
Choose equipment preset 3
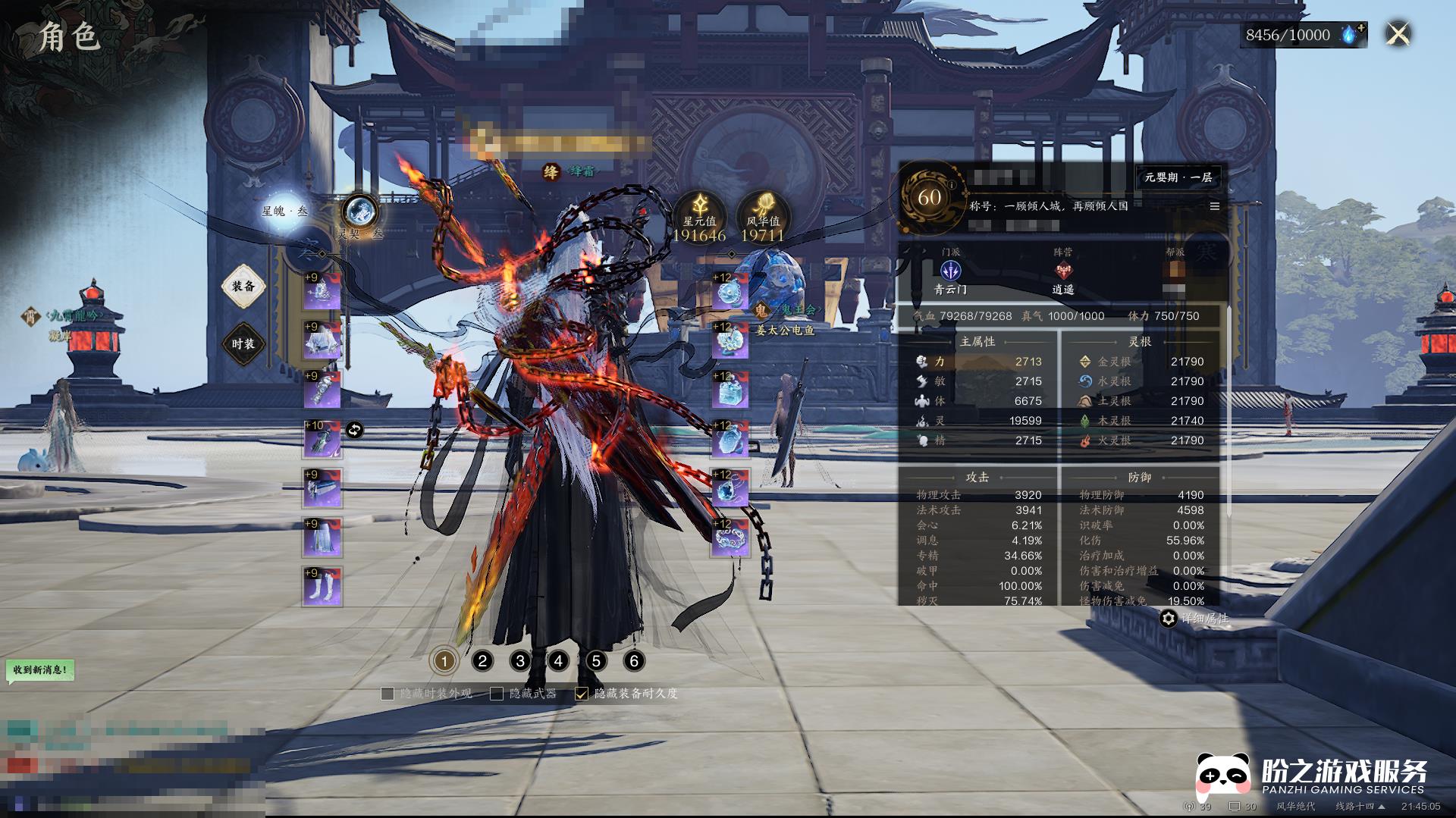coord(520,661)
